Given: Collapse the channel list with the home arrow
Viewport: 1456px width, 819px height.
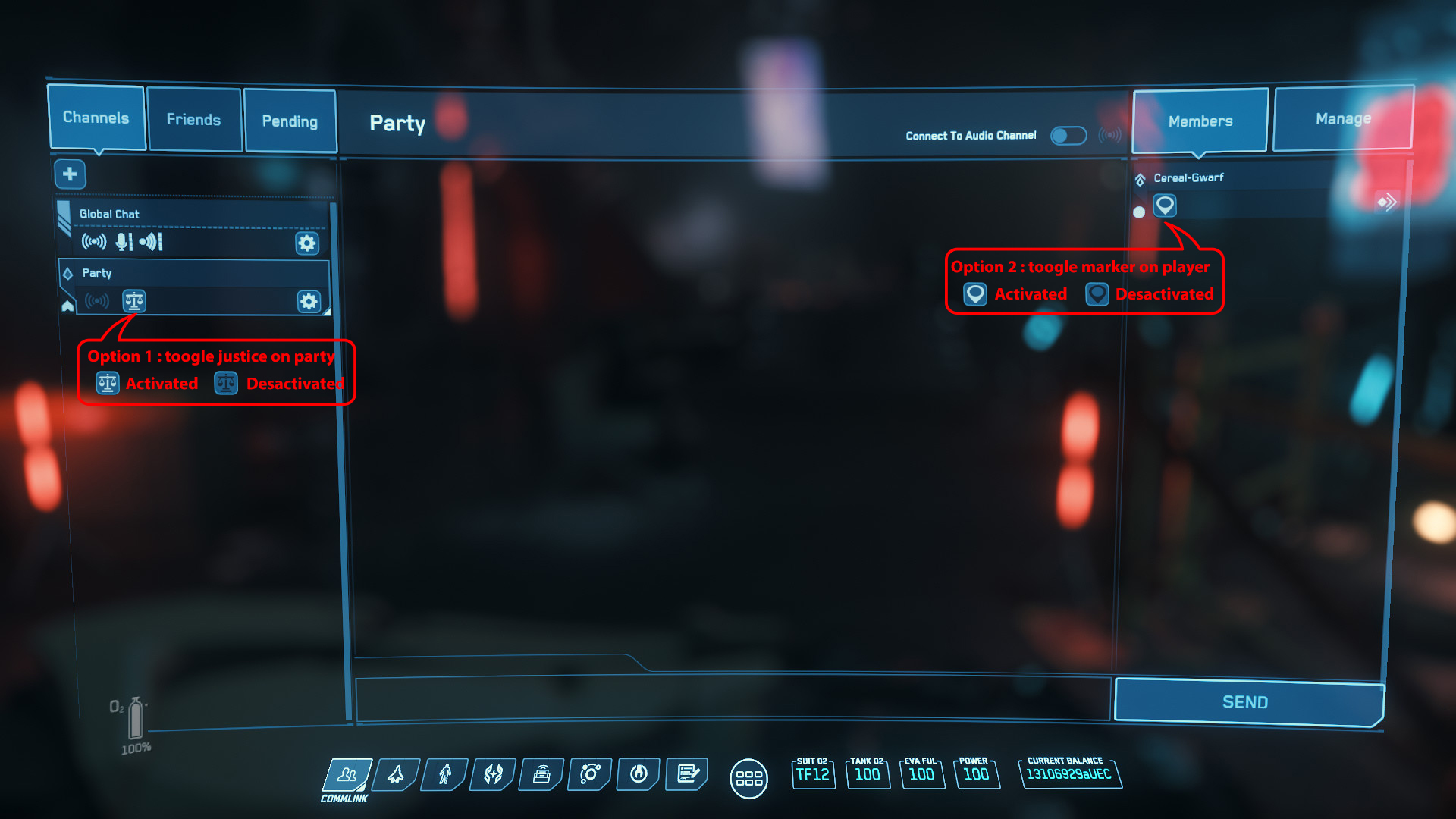Looking at the screenshot, I should pos(68,305).
